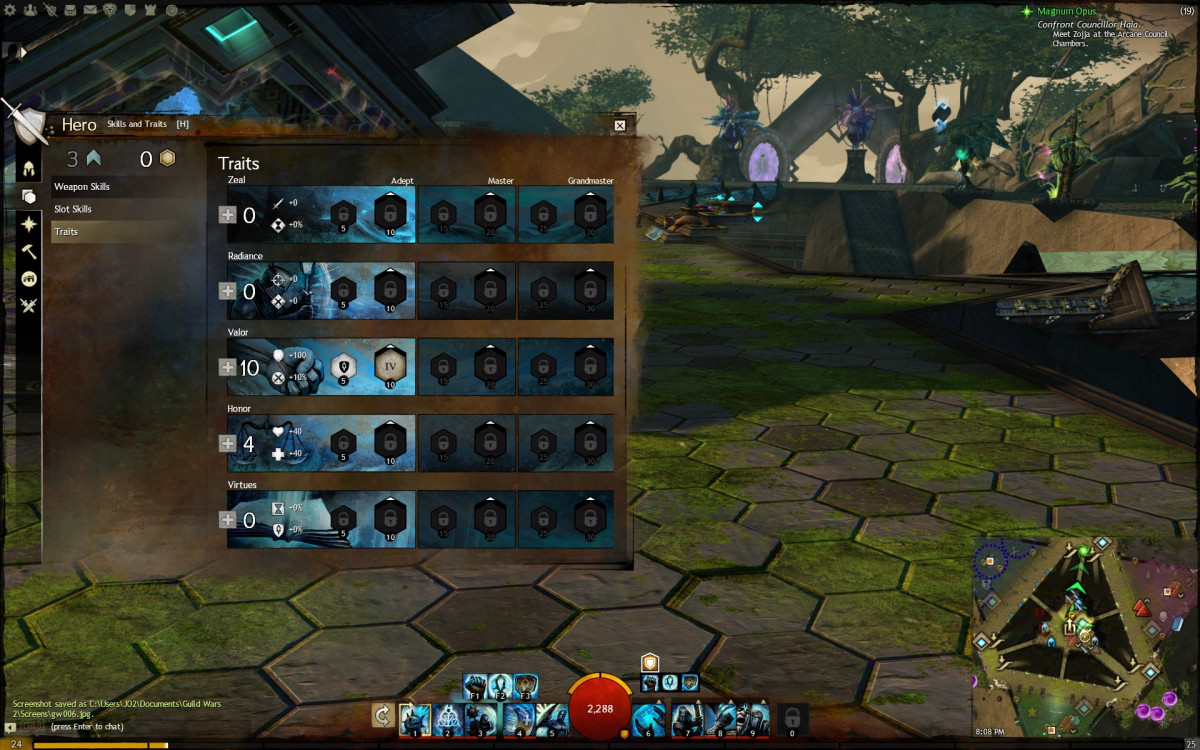
Task: Invest a point in Virtues
Action: point(228,520)
